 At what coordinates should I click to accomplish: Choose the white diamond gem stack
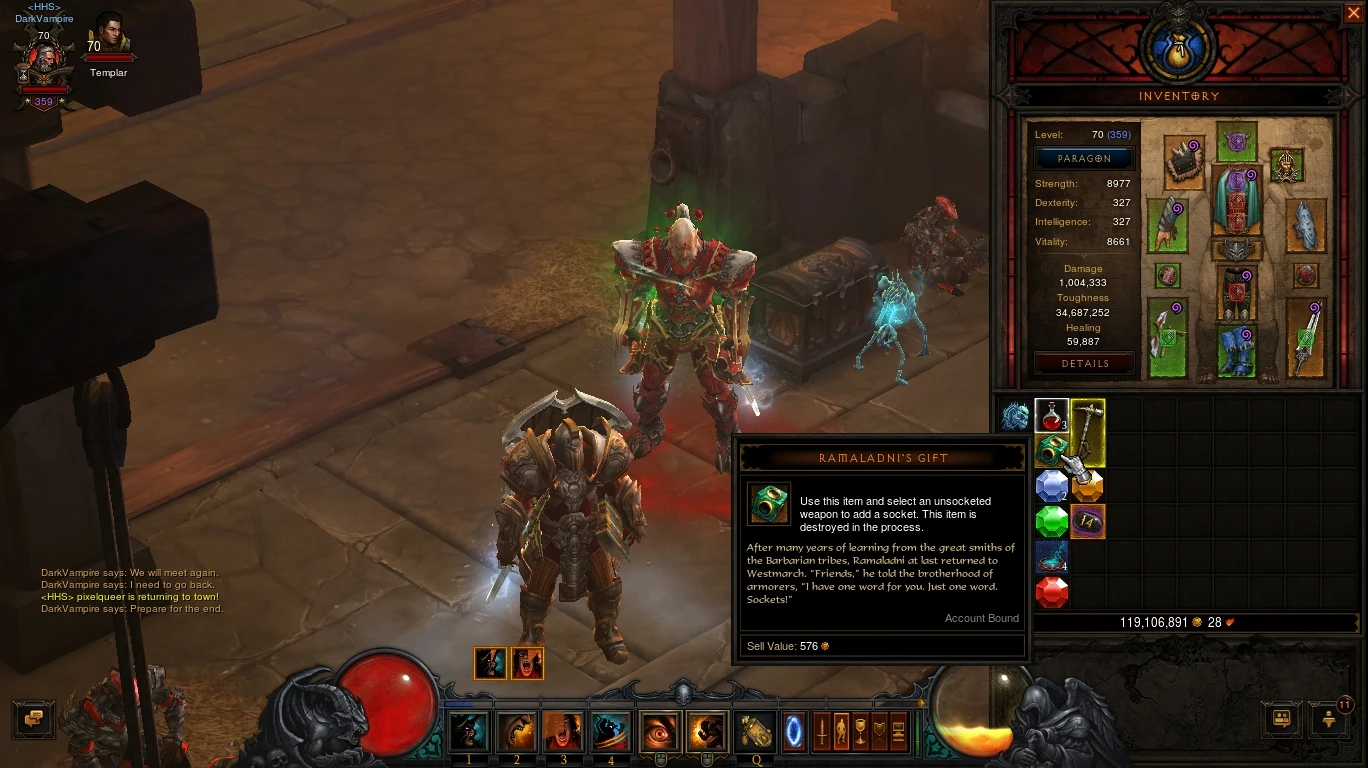[1051, 486]
